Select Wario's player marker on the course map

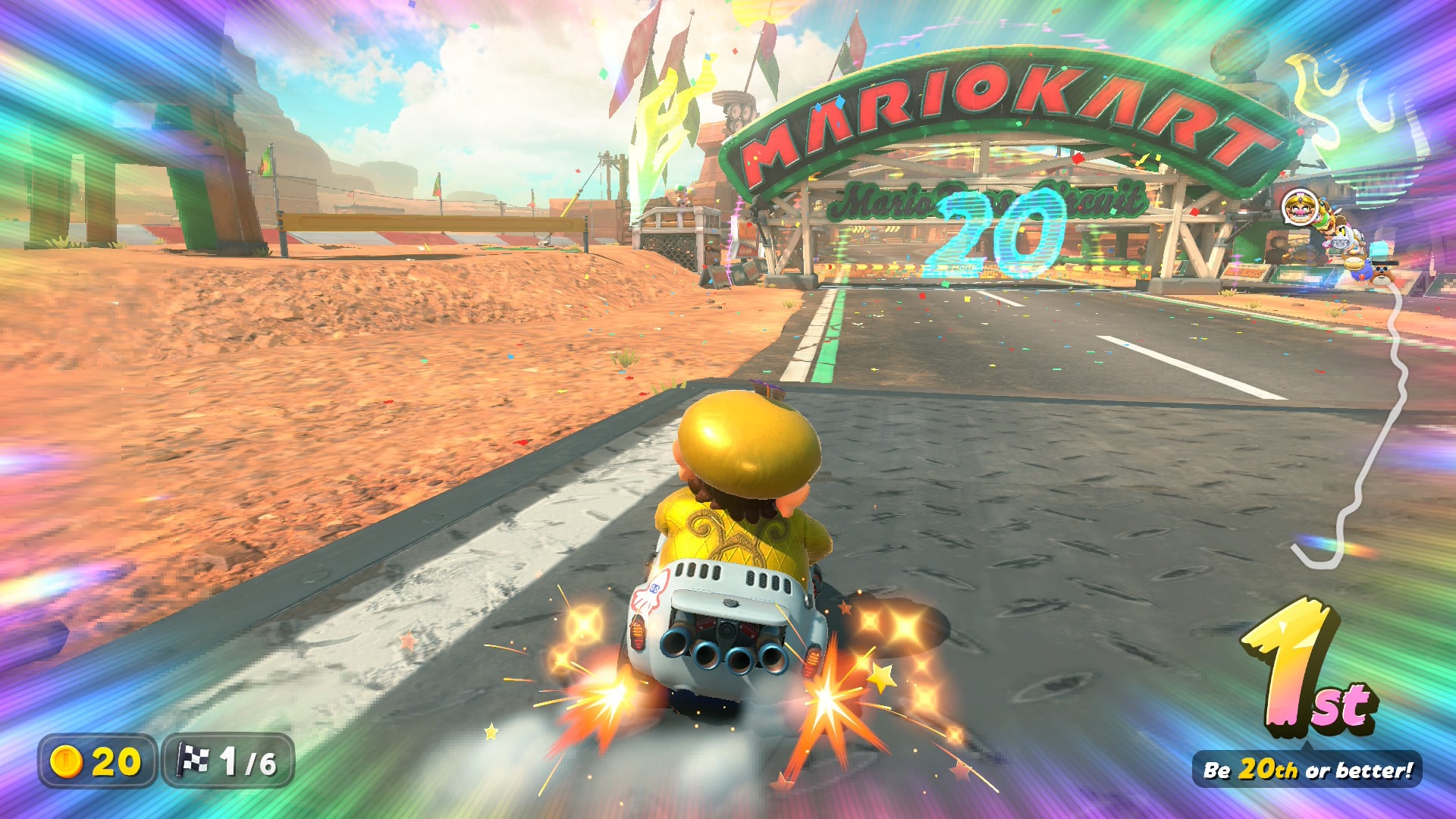(x=1299, y=207)
